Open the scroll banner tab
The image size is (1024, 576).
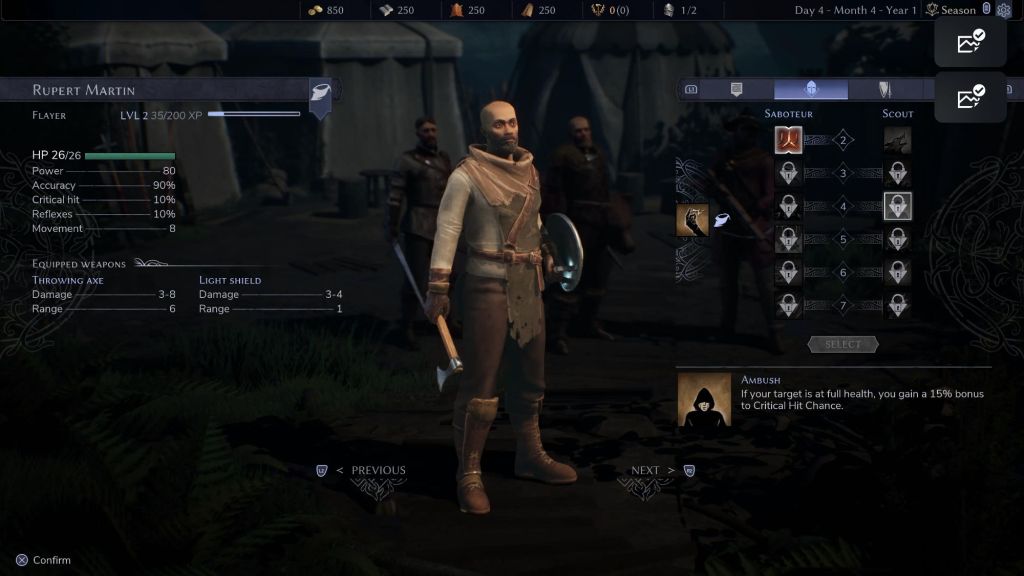point(737,89)
